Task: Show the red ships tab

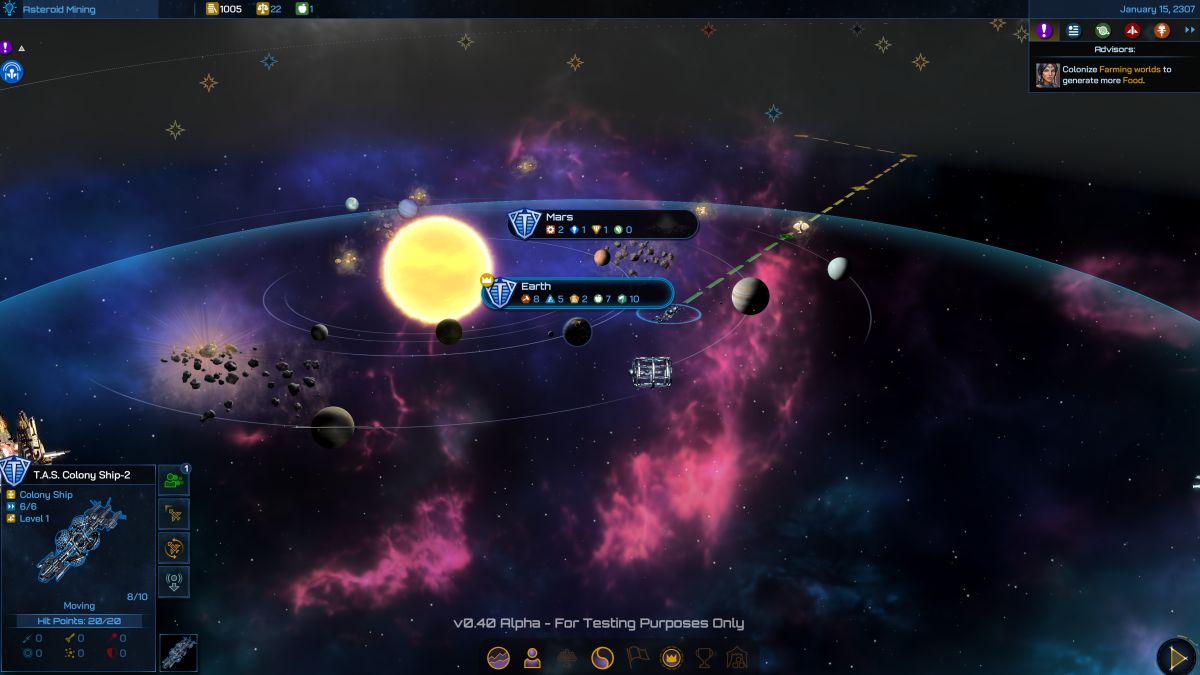Action: 1132,30
